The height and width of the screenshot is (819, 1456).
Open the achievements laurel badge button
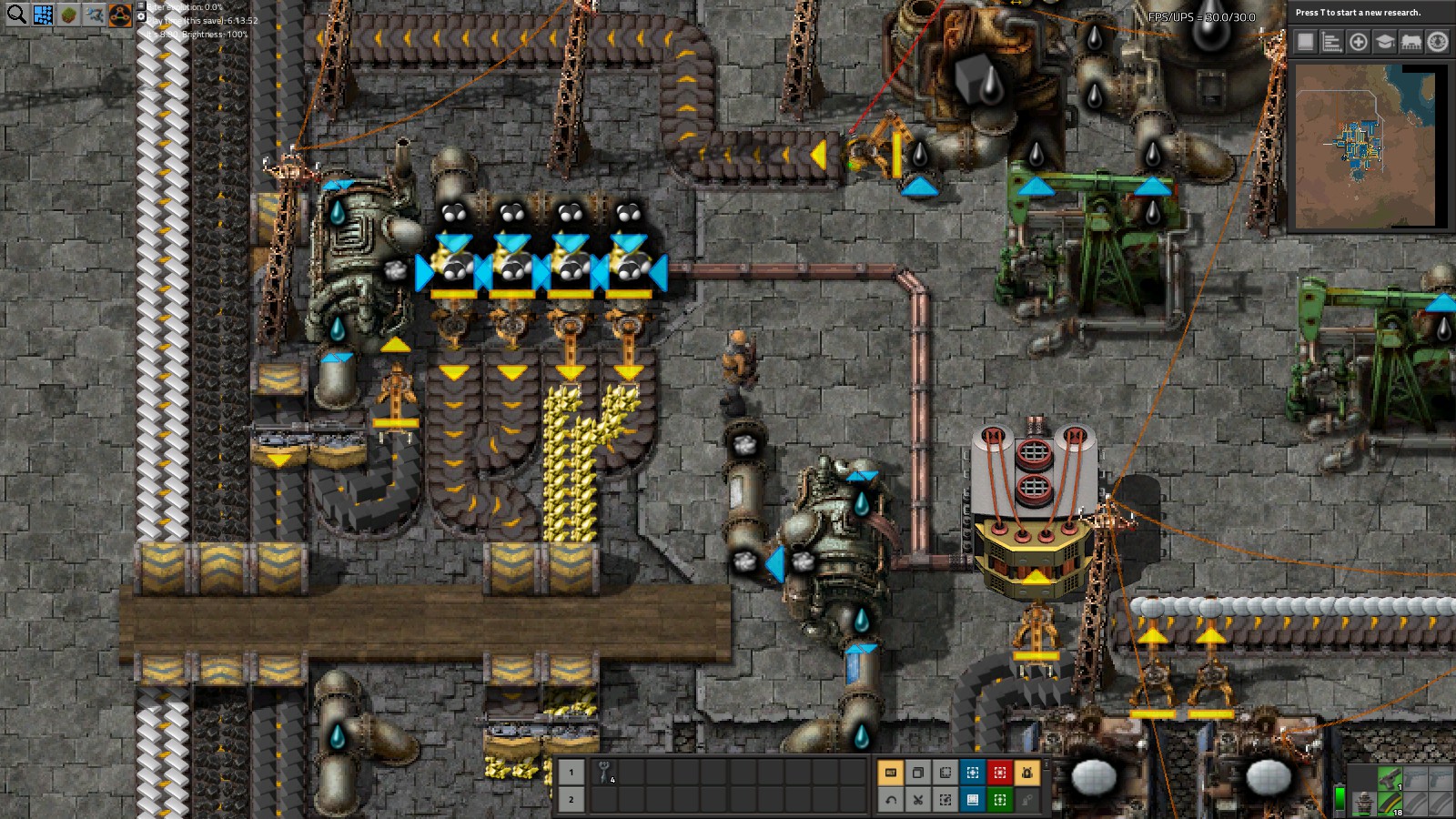coord(1437,42)
